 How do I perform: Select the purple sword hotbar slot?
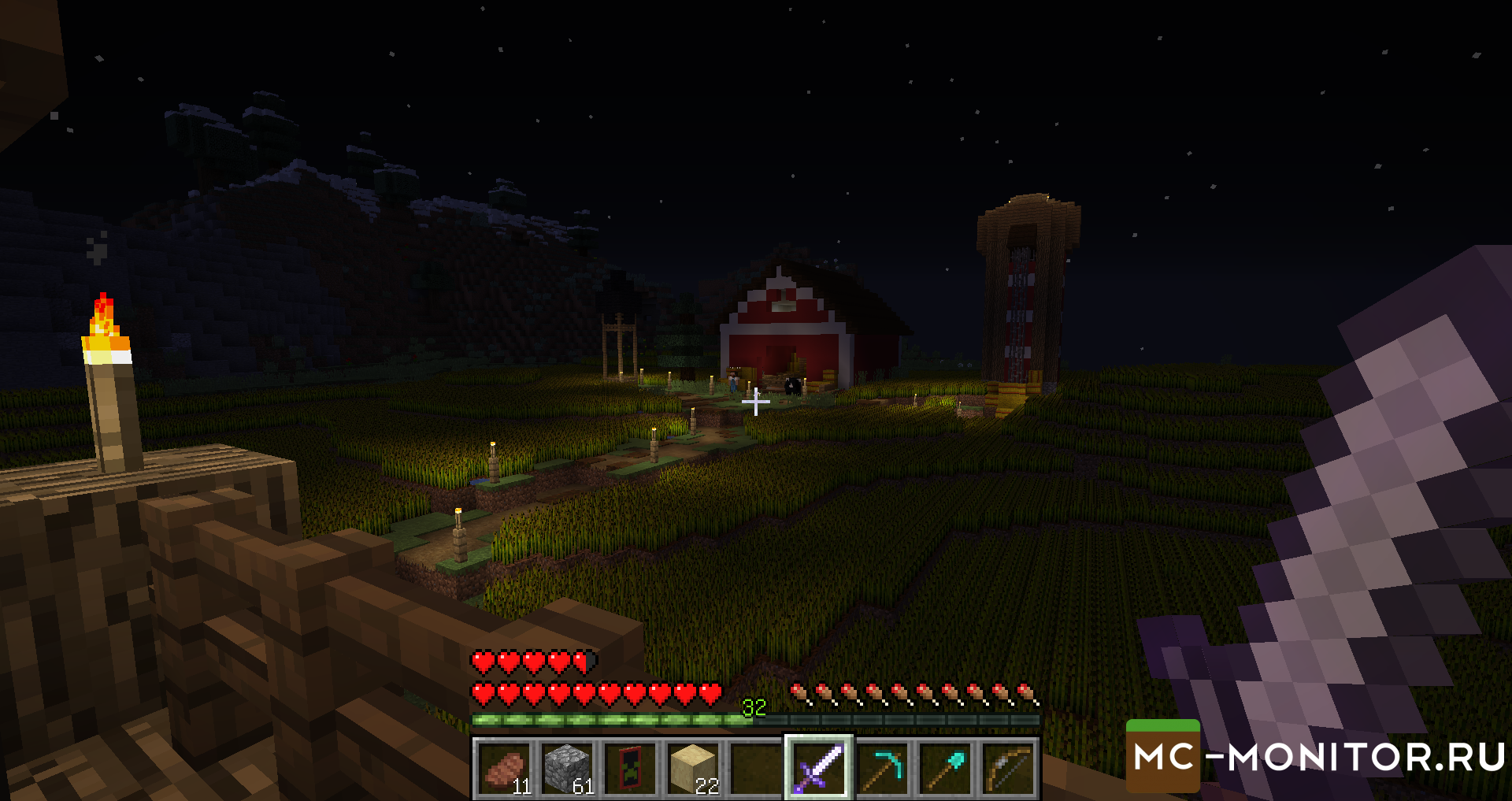(819, 768)
